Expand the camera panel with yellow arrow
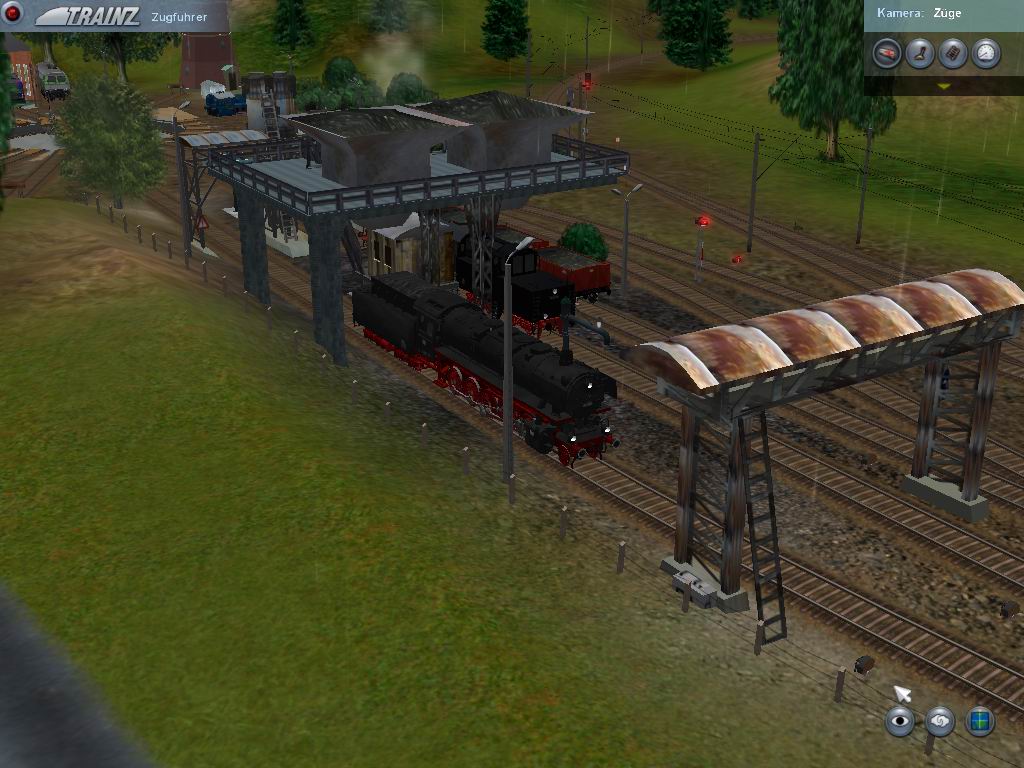 [x=943, y=86]
